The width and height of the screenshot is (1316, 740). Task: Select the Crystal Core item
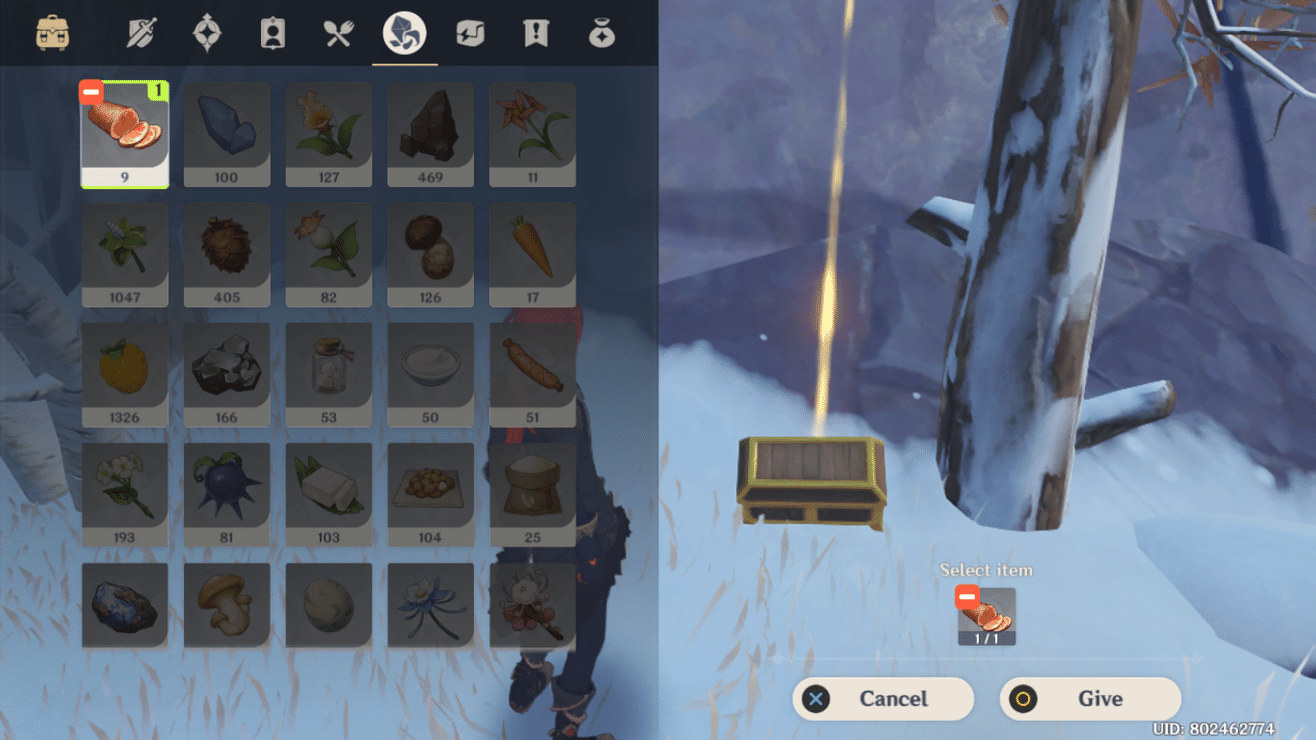coord(226,133)
